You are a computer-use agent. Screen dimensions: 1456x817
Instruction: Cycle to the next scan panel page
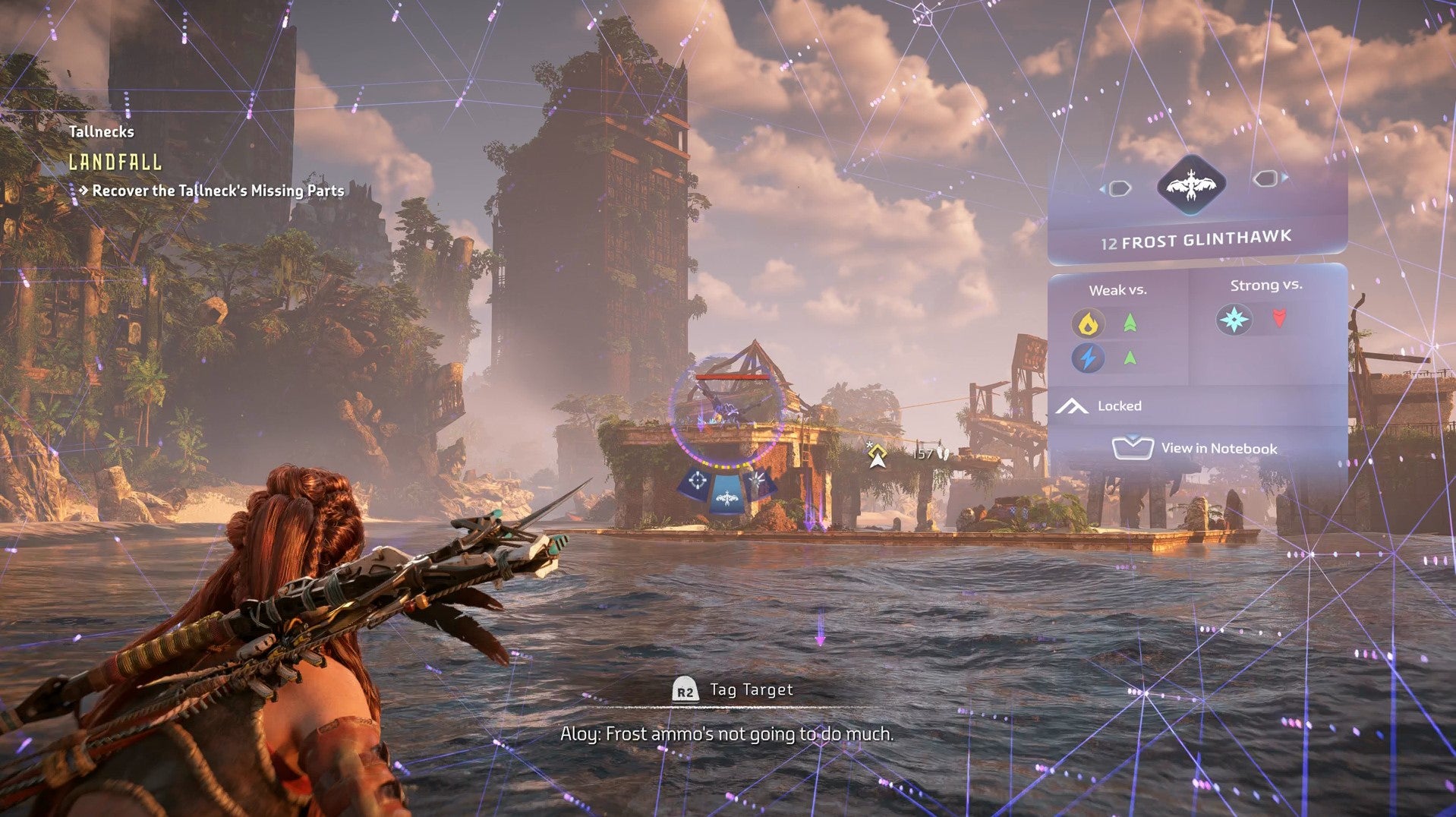click(x=1267, y=178)
